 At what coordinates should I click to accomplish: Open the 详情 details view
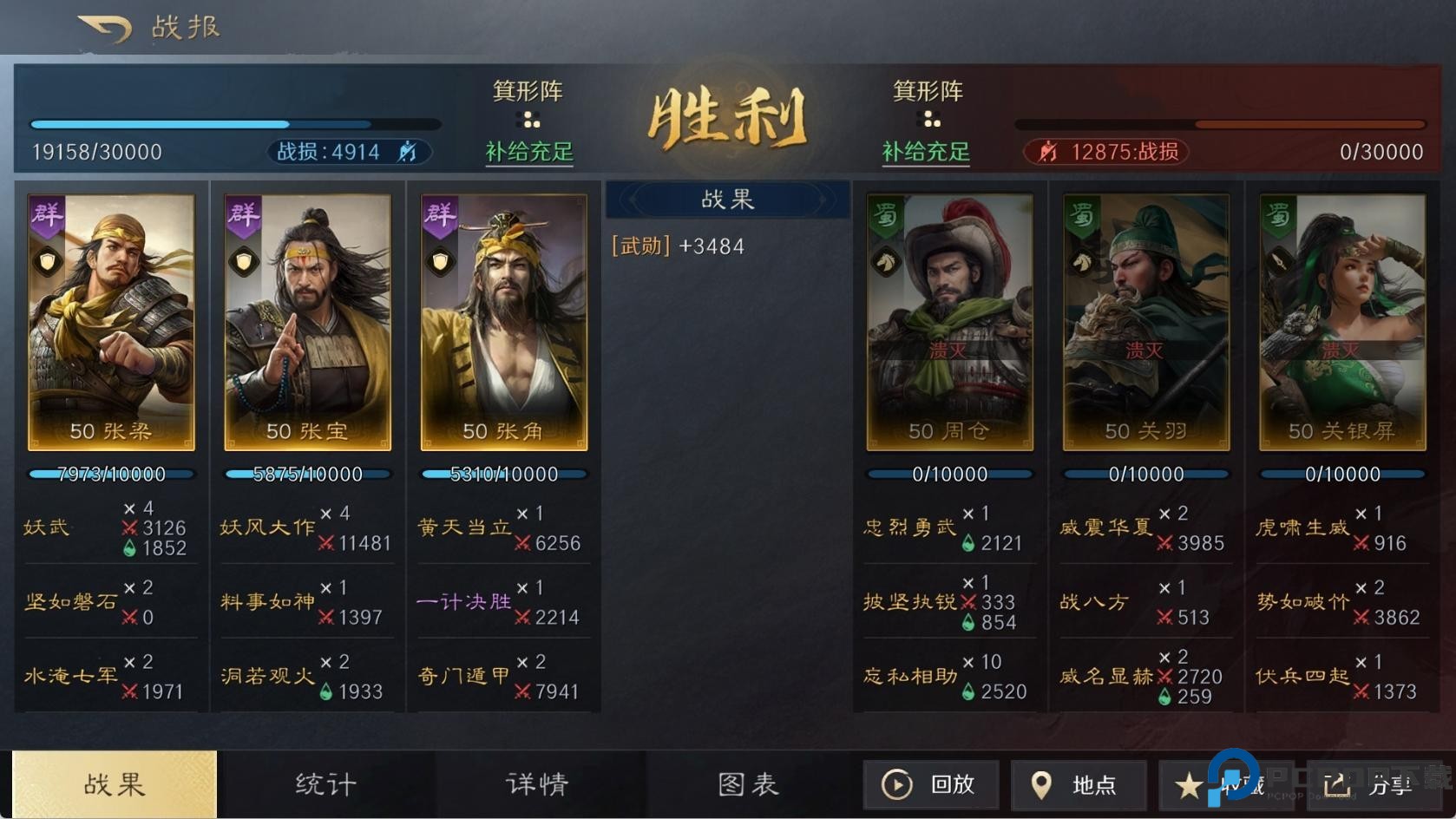click(x=536, y=783)
